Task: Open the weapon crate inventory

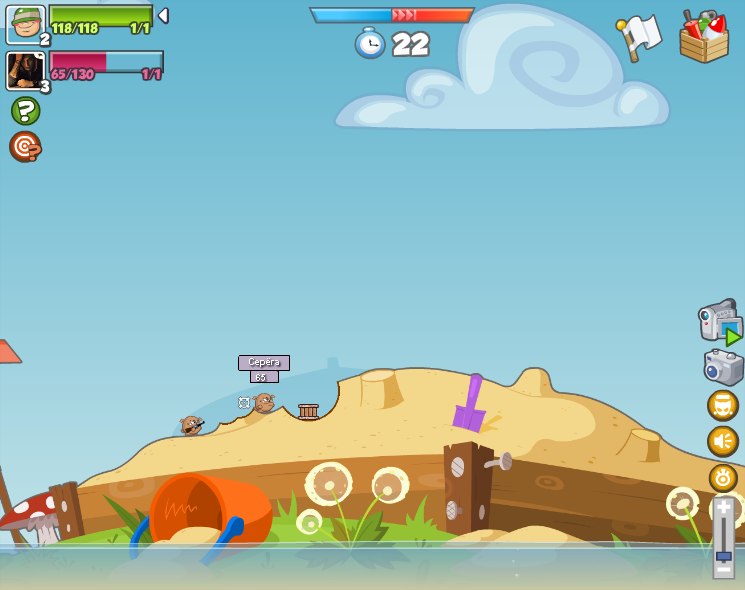Action: point(704,37)
